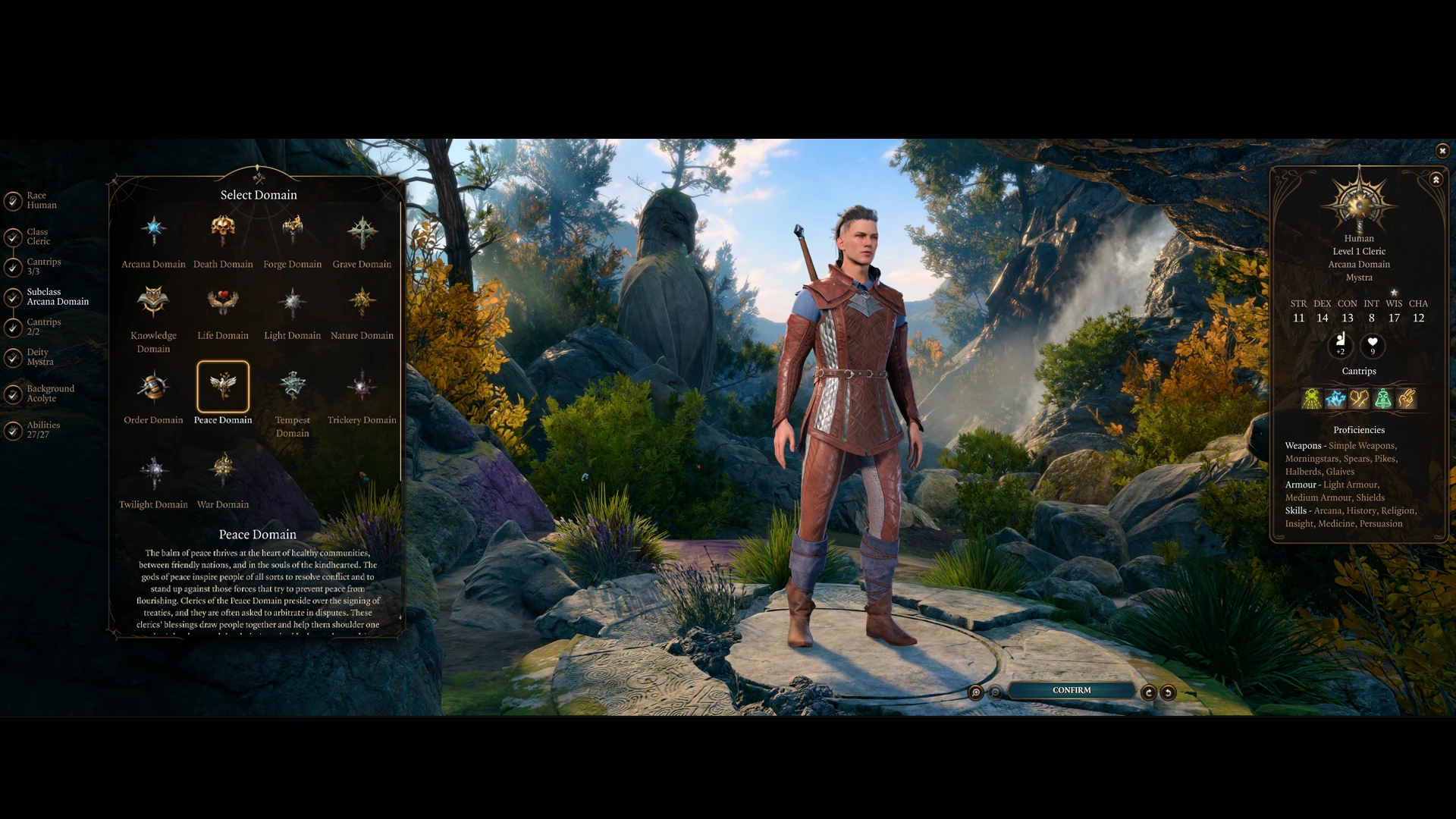
Task: Pick the Twilight Domain icon
Action: [153, 471]
